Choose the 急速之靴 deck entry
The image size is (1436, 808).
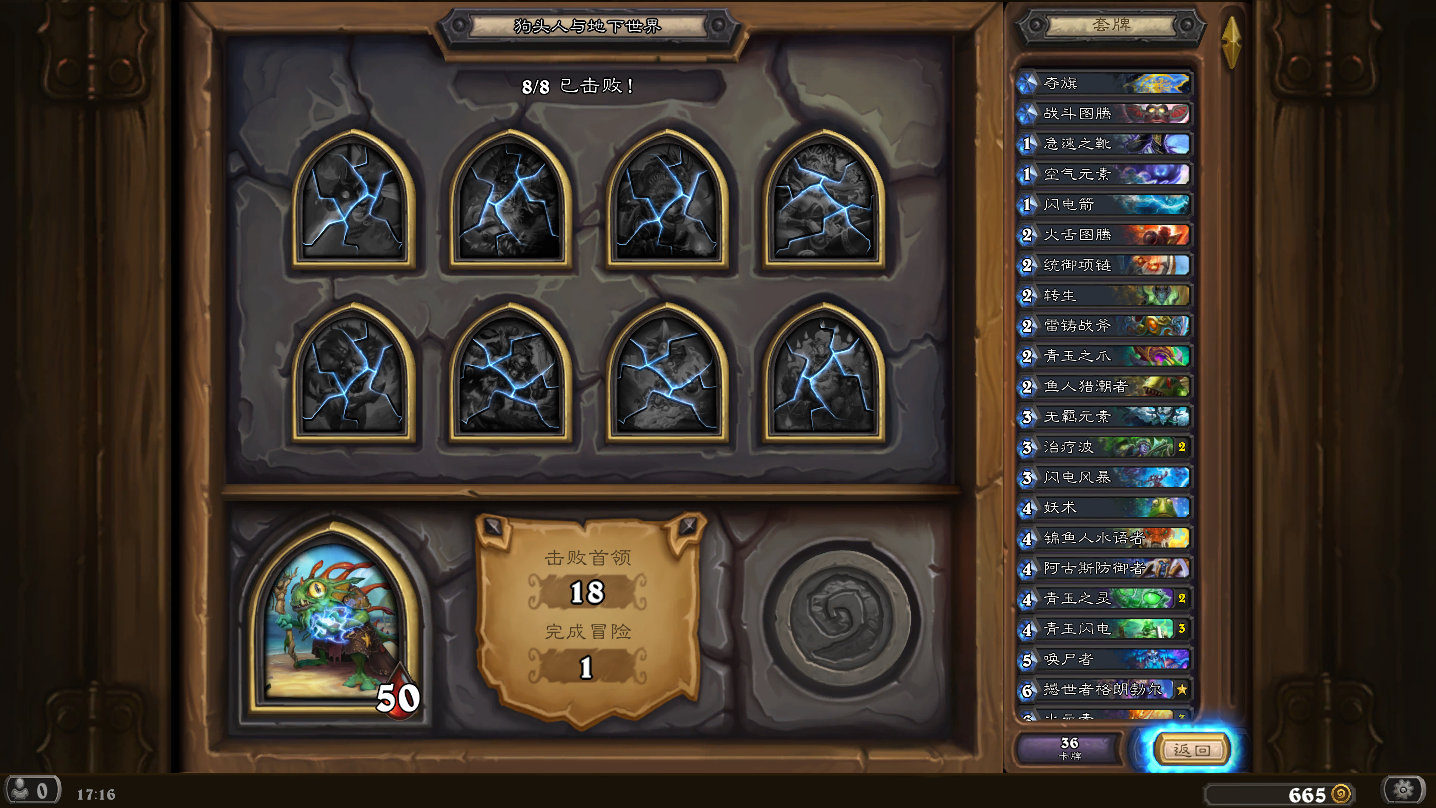click(x=1104, y=144)
